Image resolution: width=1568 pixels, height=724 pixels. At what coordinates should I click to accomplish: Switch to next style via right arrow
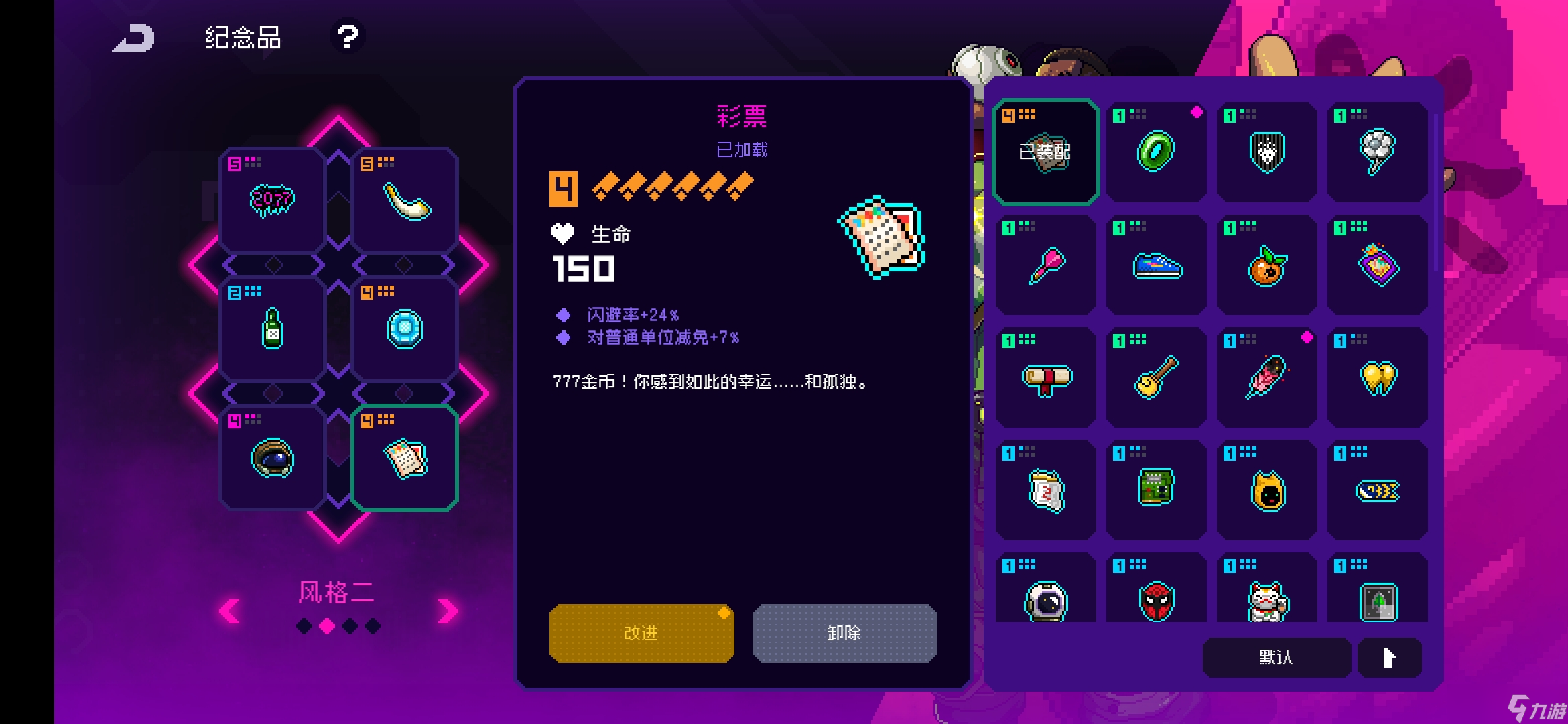click(448, 610)
